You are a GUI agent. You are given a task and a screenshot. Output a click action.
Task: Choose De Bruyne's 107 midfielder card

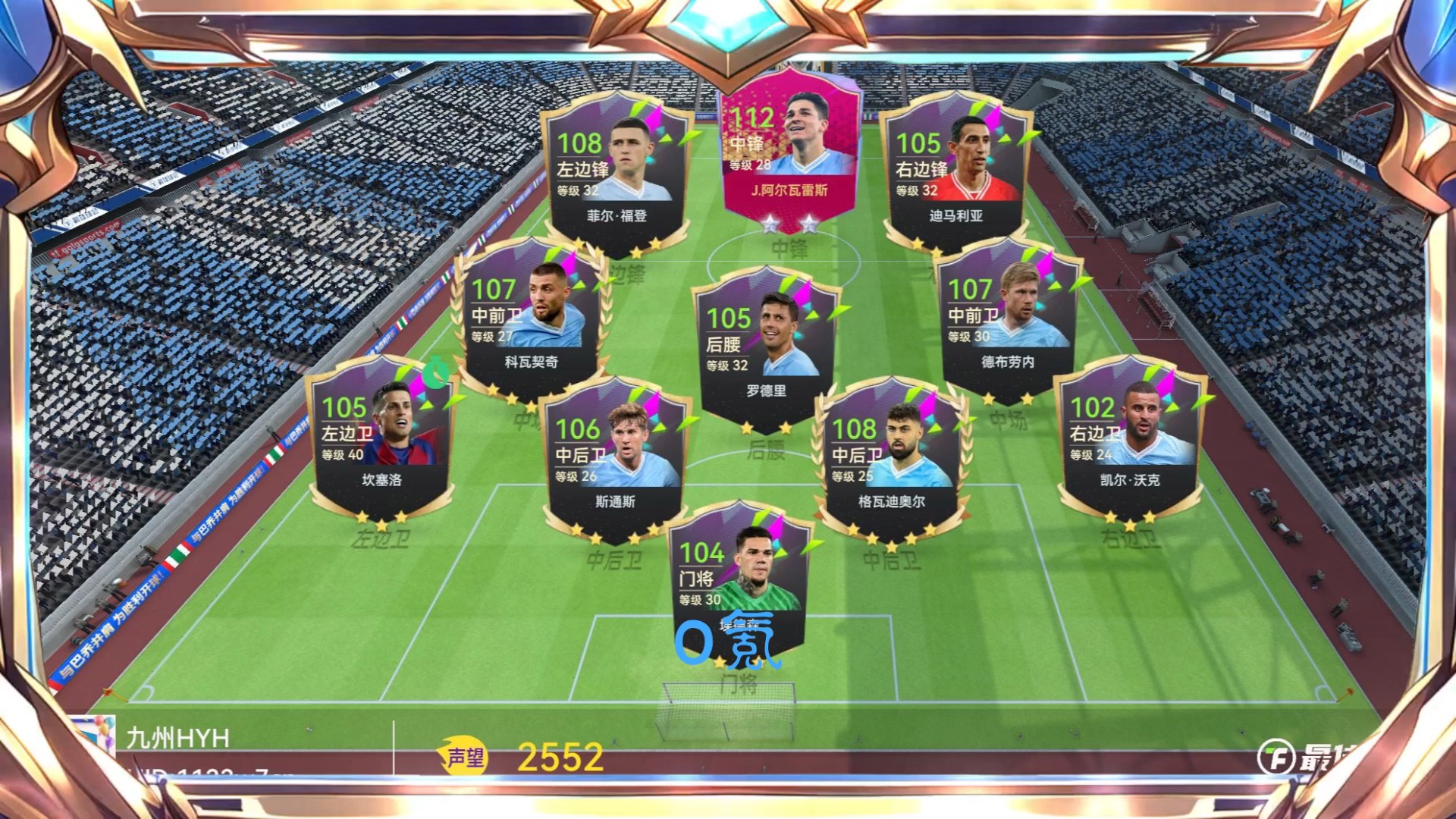click(1007, 318)
